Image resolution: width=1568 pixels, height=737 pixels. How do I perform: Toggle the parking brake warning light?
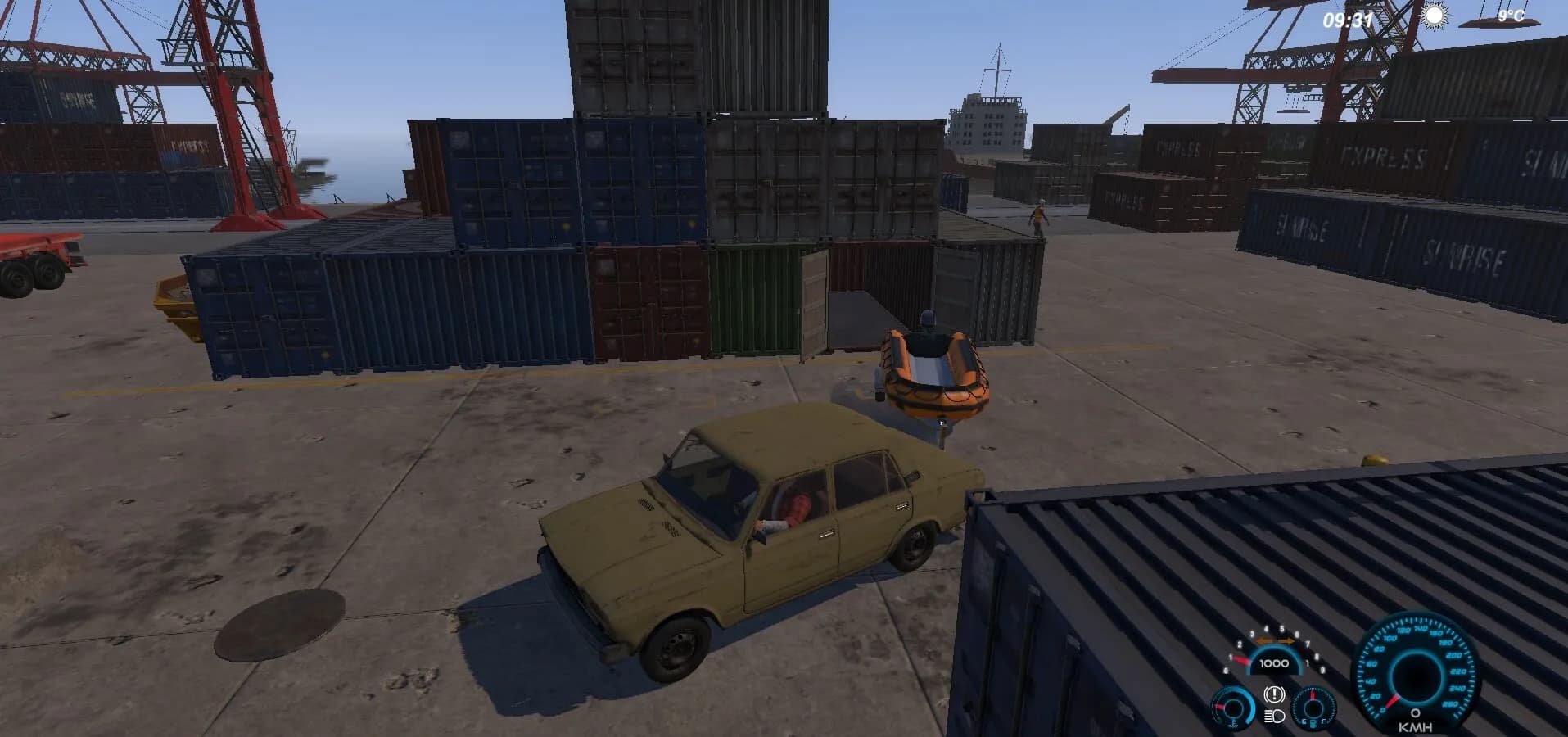click(1274, 694)
